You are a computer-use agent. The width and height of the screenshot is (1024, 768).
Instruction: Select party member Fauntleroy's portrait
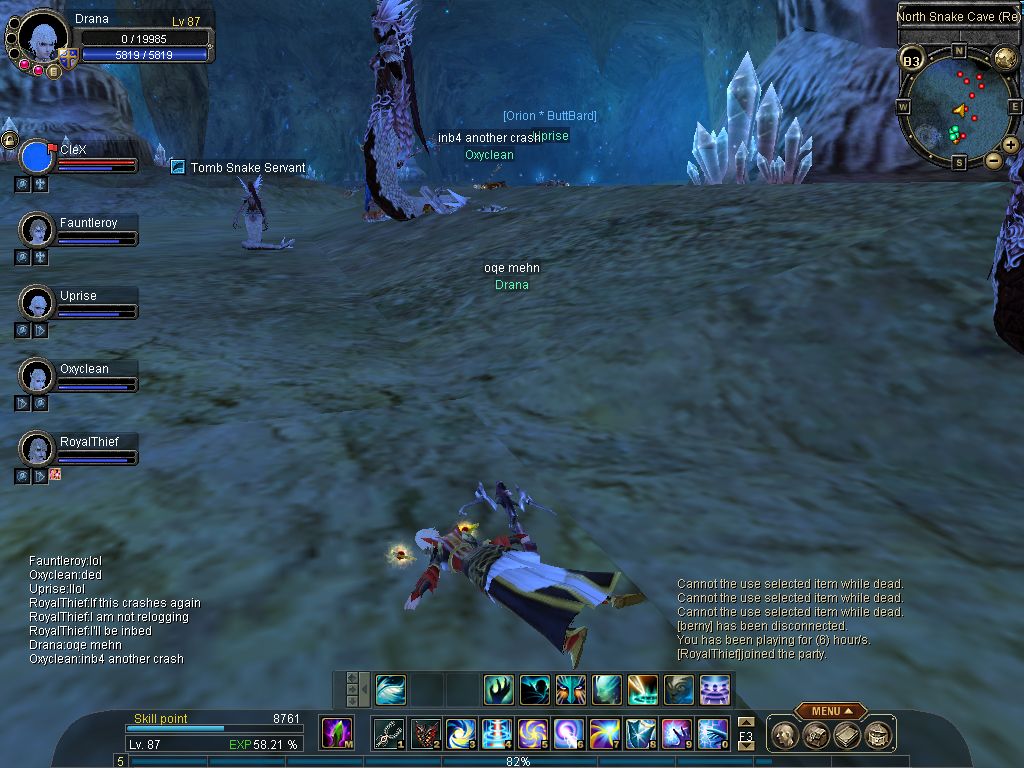point(37,230)
